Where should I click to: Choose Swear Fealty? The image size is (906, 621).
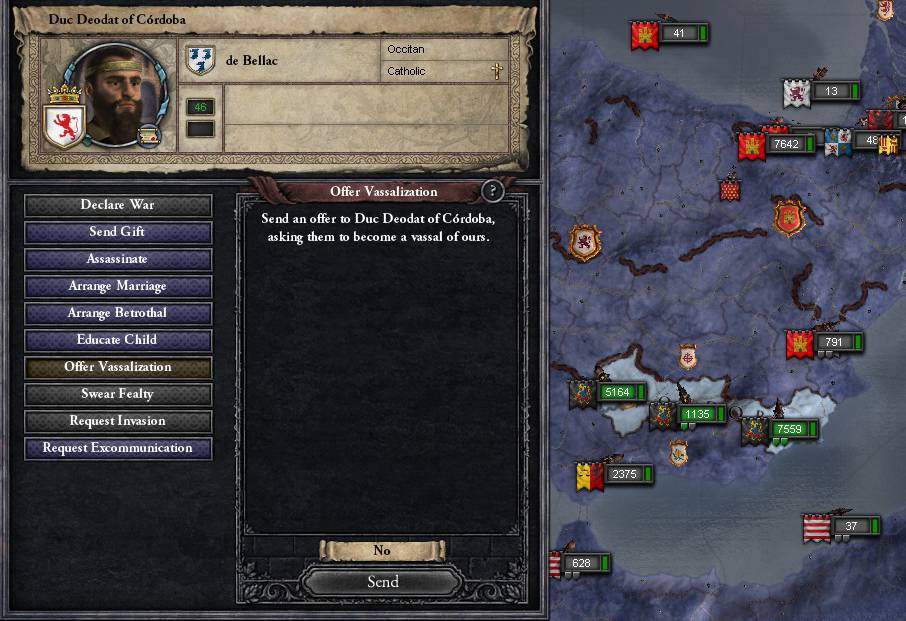[118, 394]
